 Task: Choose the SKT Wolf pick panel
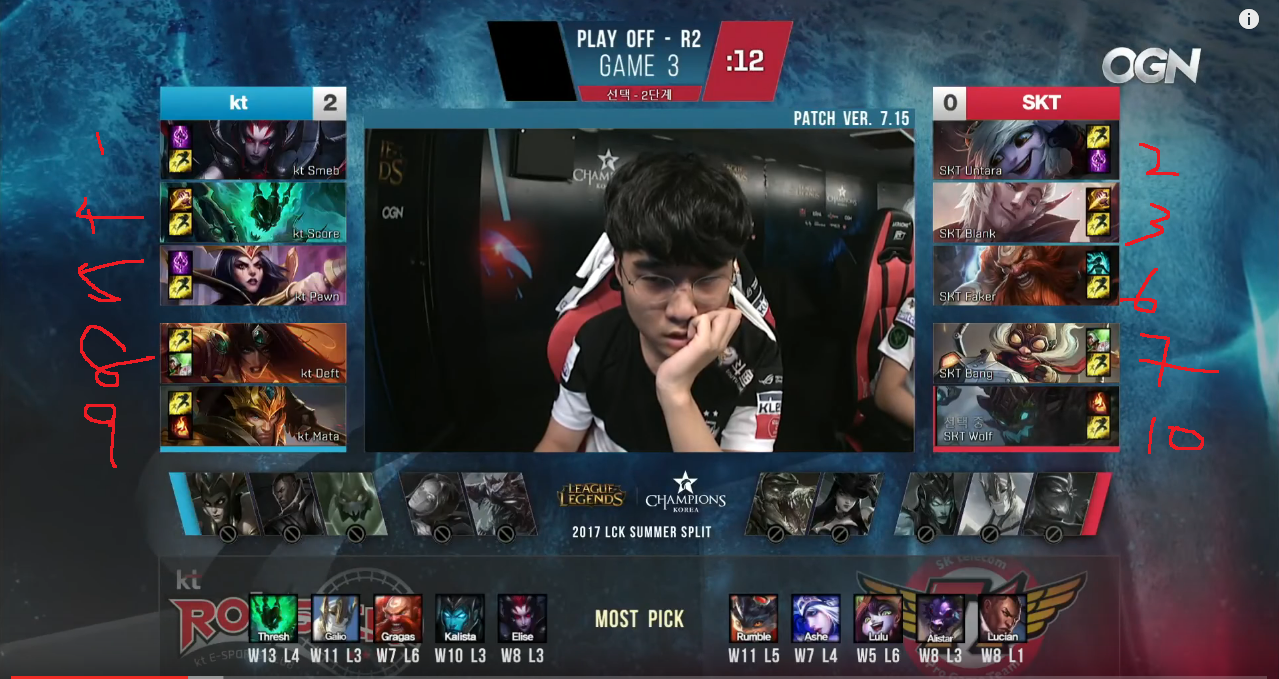coord(1026,415)
